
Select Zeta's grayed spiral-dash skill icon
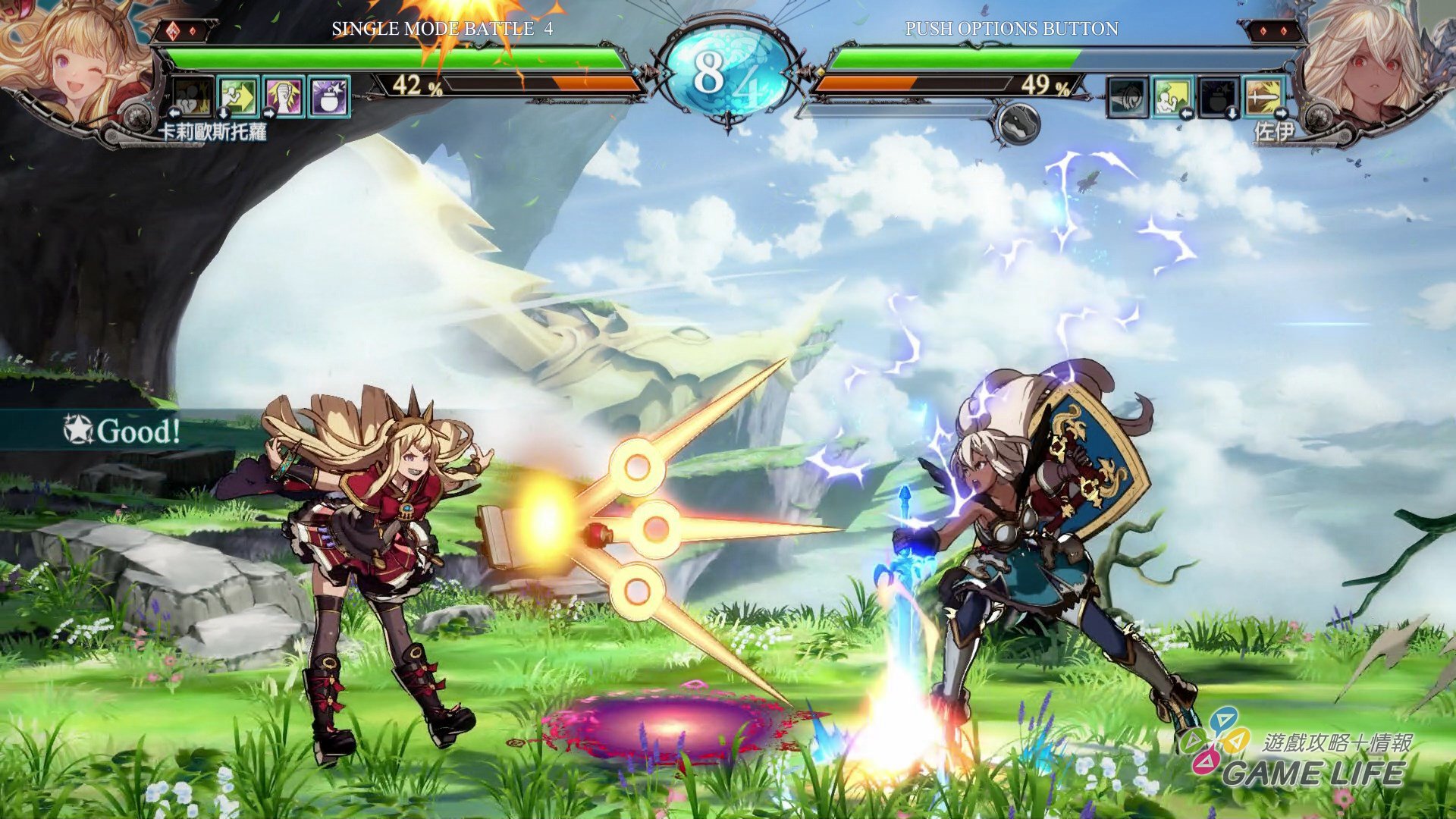(x=1128, y=98)
